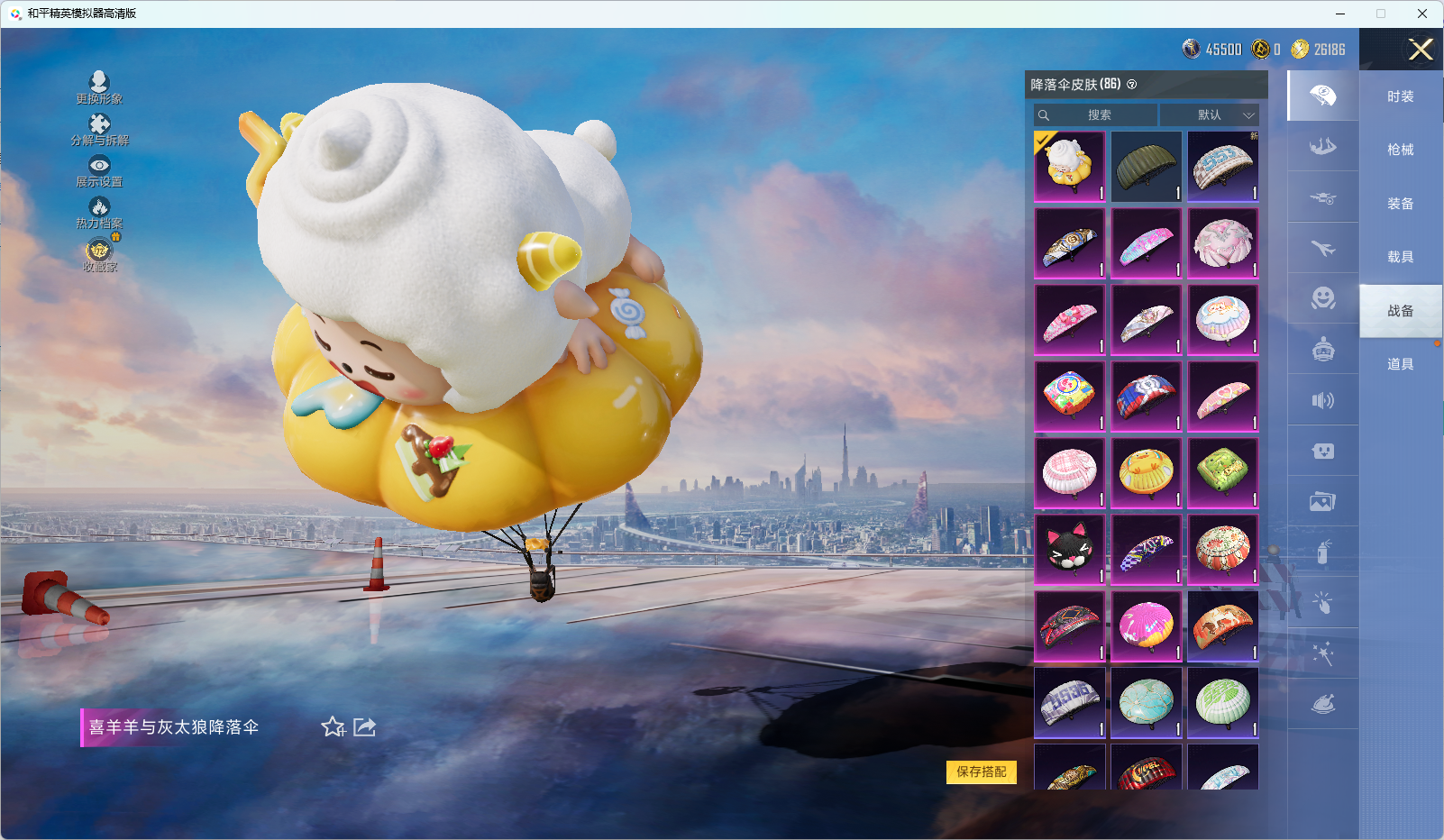This screenshot has width=1444, height=840.
Task: Open 热力档案 profile icon
Action: click(x=99, y=212)
